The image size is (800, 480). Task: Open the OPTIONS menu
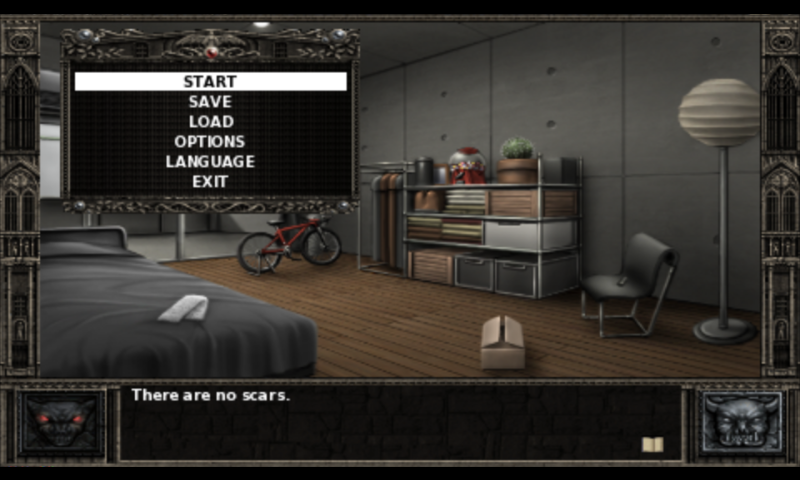tap(210, 141)
